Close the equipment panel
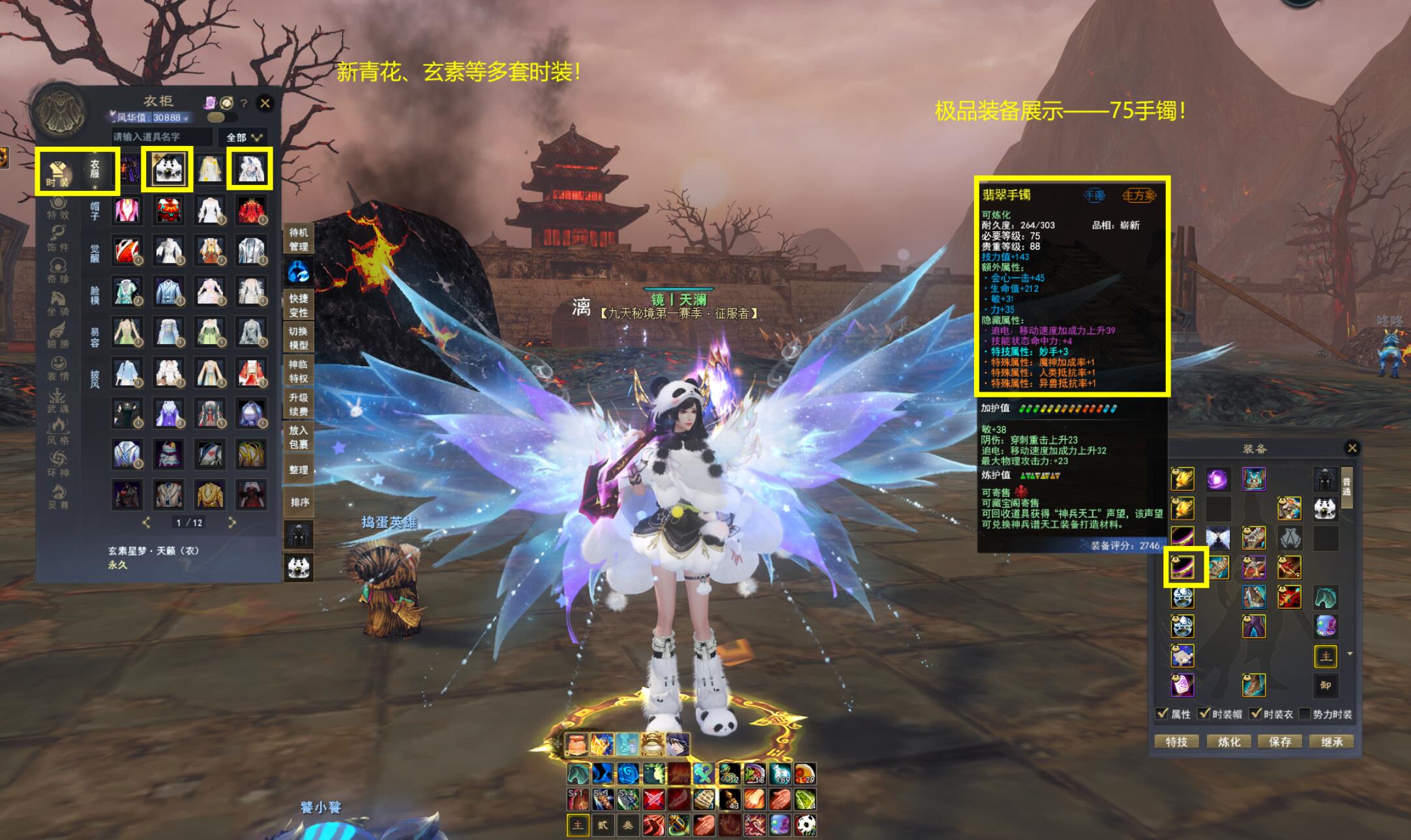The image size is (1411, 840). 1352,448
